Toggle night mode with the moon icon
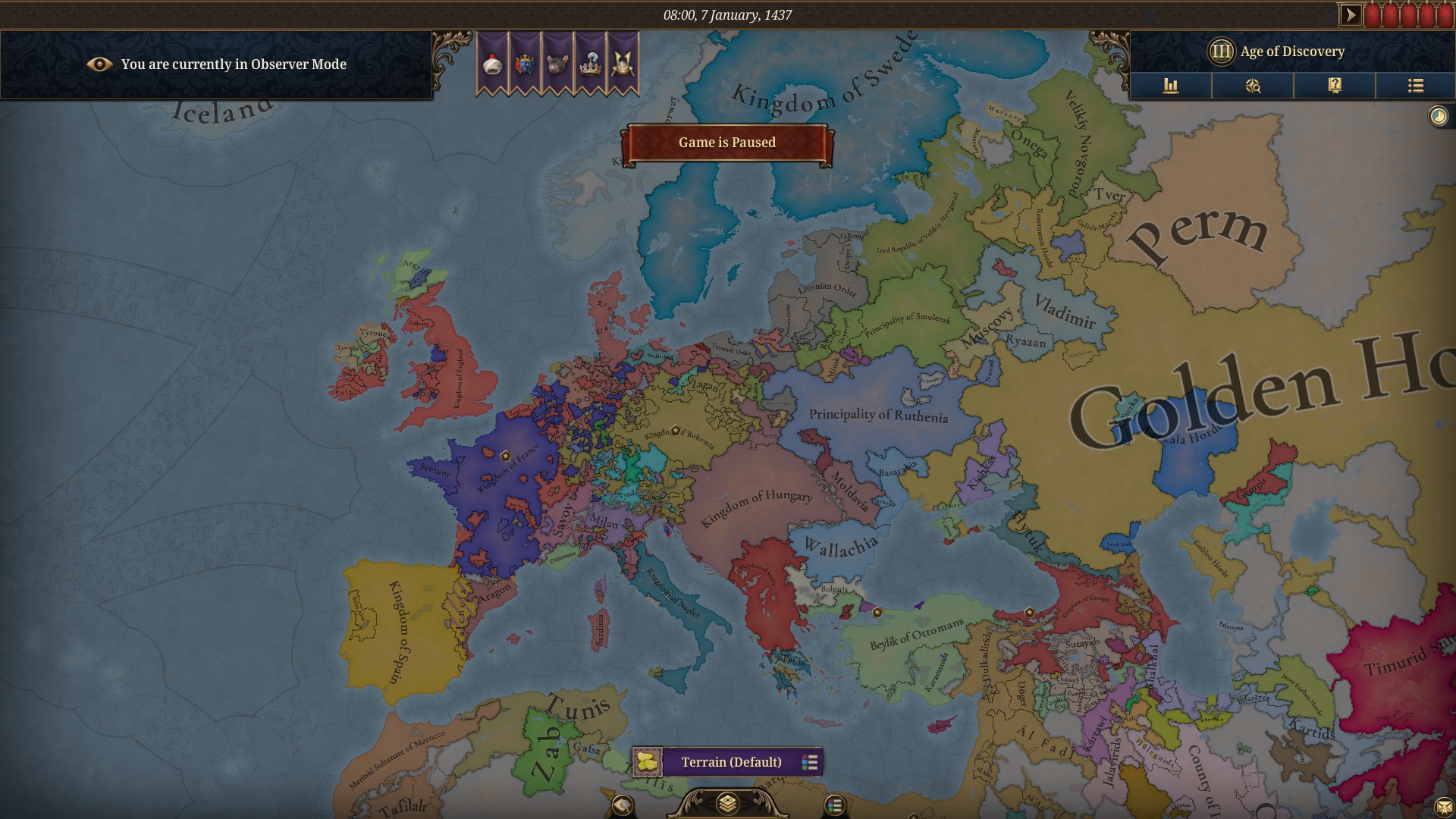 [x=1437, y=115]
